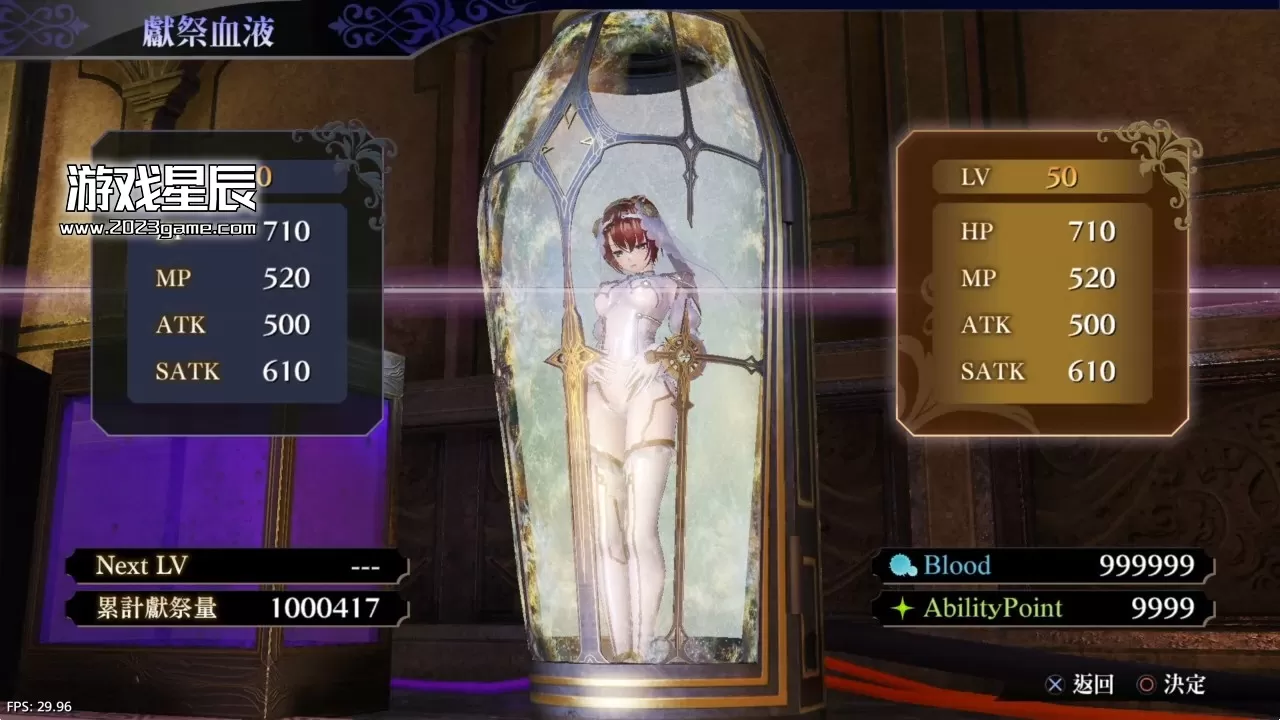Viewport: 1280px width, 720px height.
Task: Click the X button icon beside 返回
Action: pos(1055,685)
